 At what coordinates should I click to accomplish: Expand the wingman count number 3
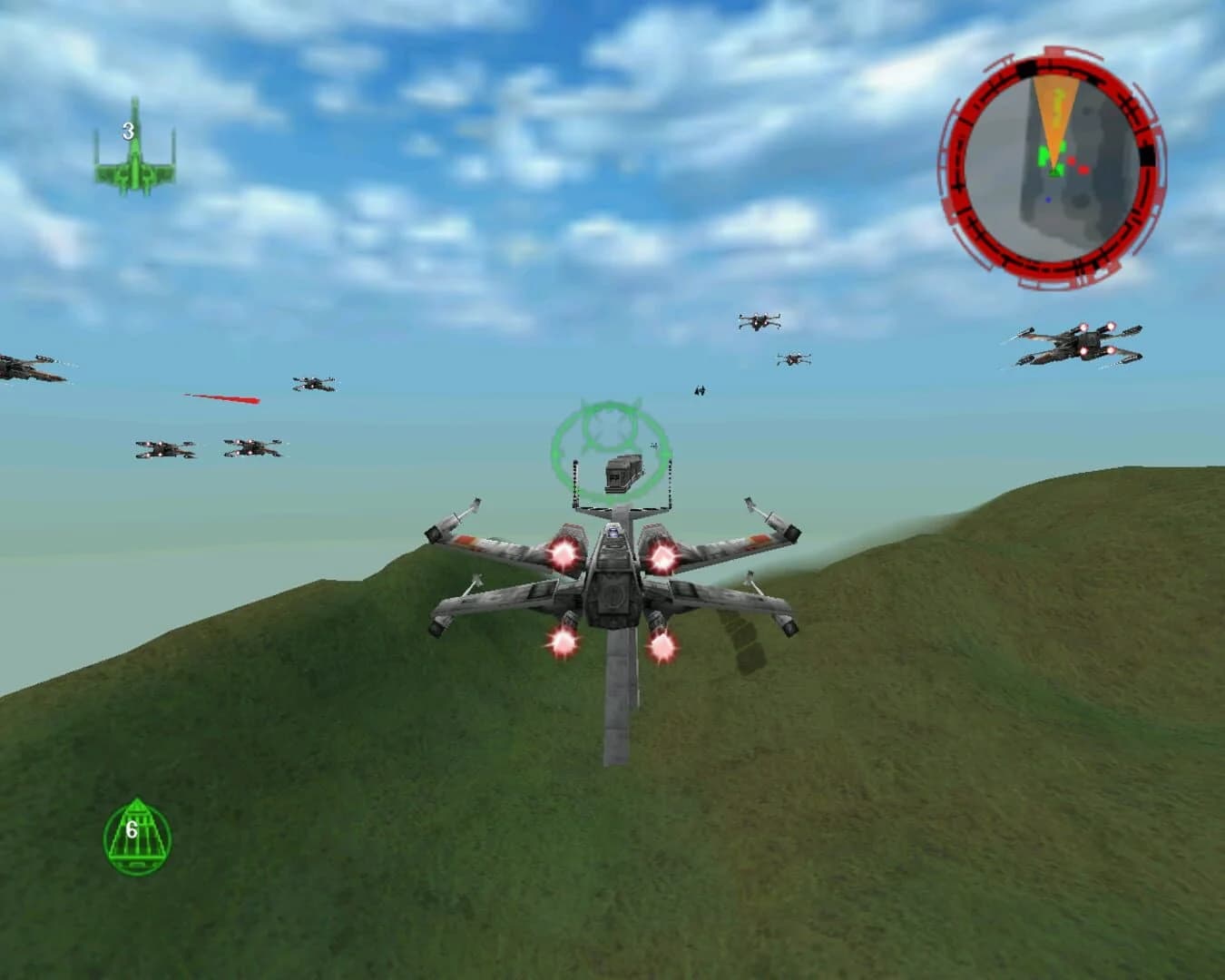coord(127,130)
